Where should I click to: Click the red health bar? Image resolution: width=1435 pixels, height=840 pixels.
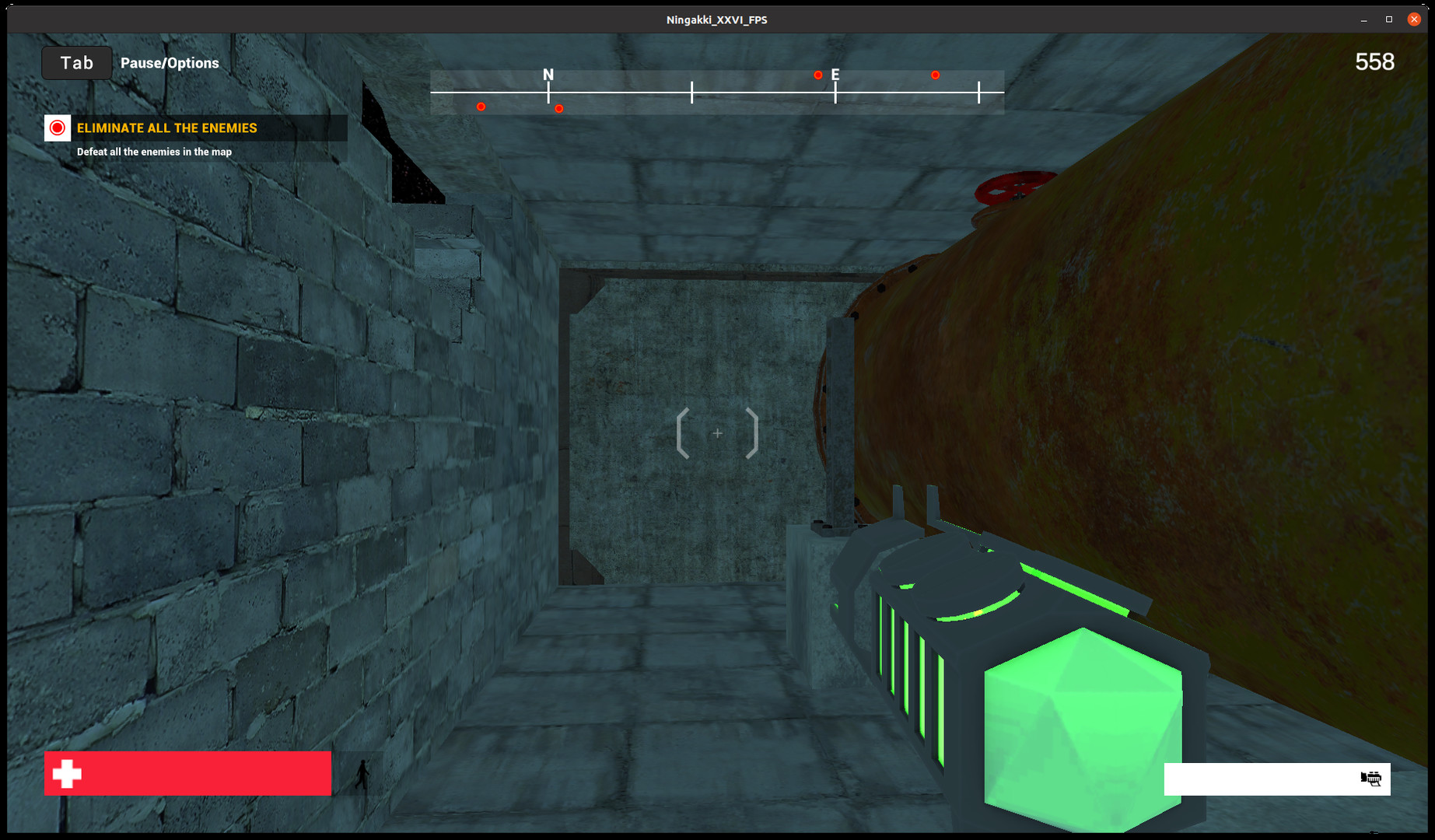[187, 774]
